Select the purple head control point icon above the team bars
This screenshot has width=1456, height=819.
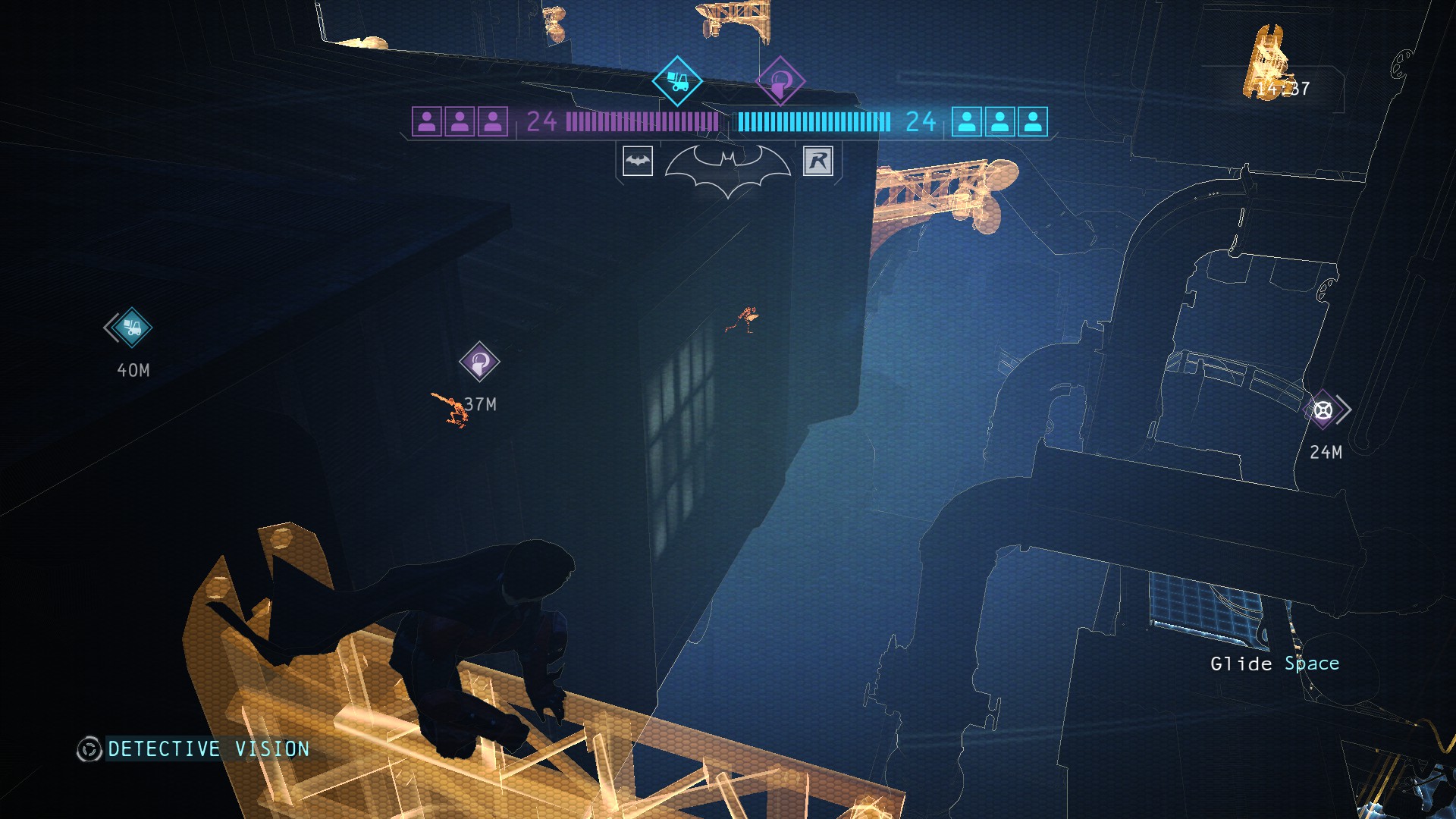pyautogui.click(x=780, y=80)
